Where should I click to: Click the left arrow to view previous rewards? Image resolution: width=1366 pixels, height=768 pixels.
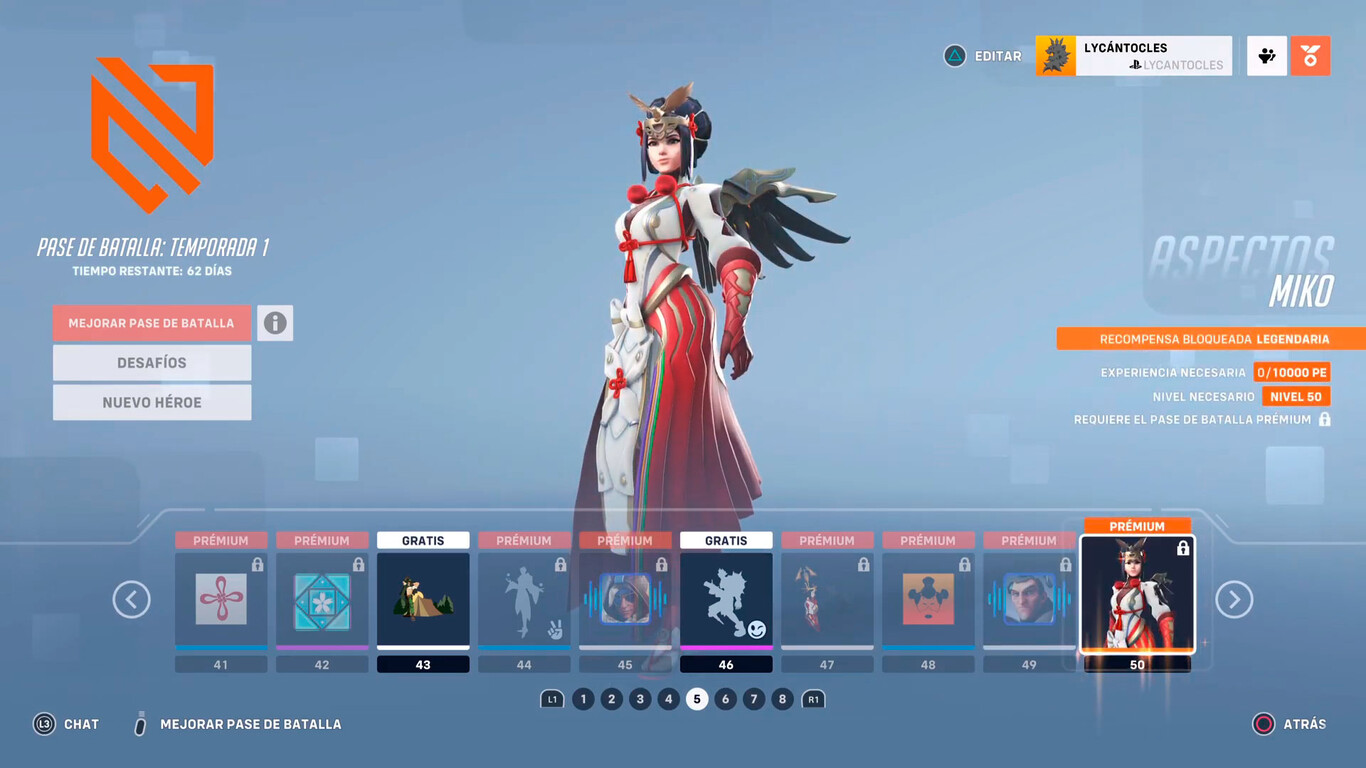[x=131, y=599]
